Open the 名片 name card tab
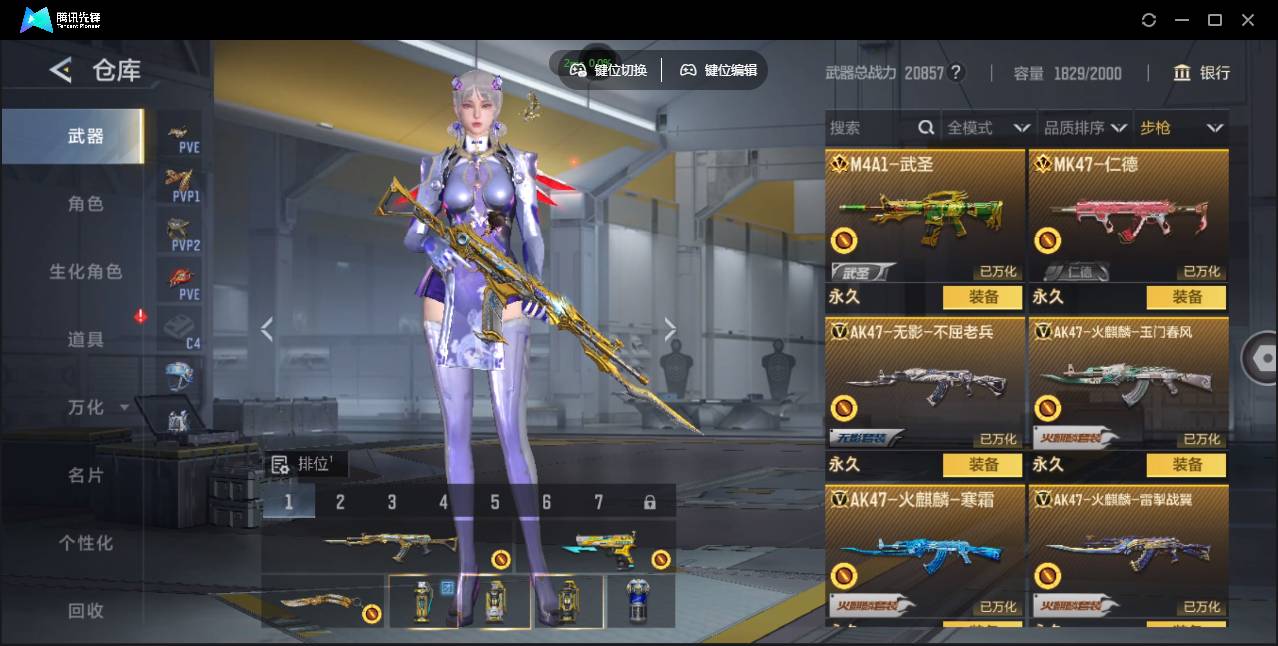1278x646 pixels. tap(85, 476)
